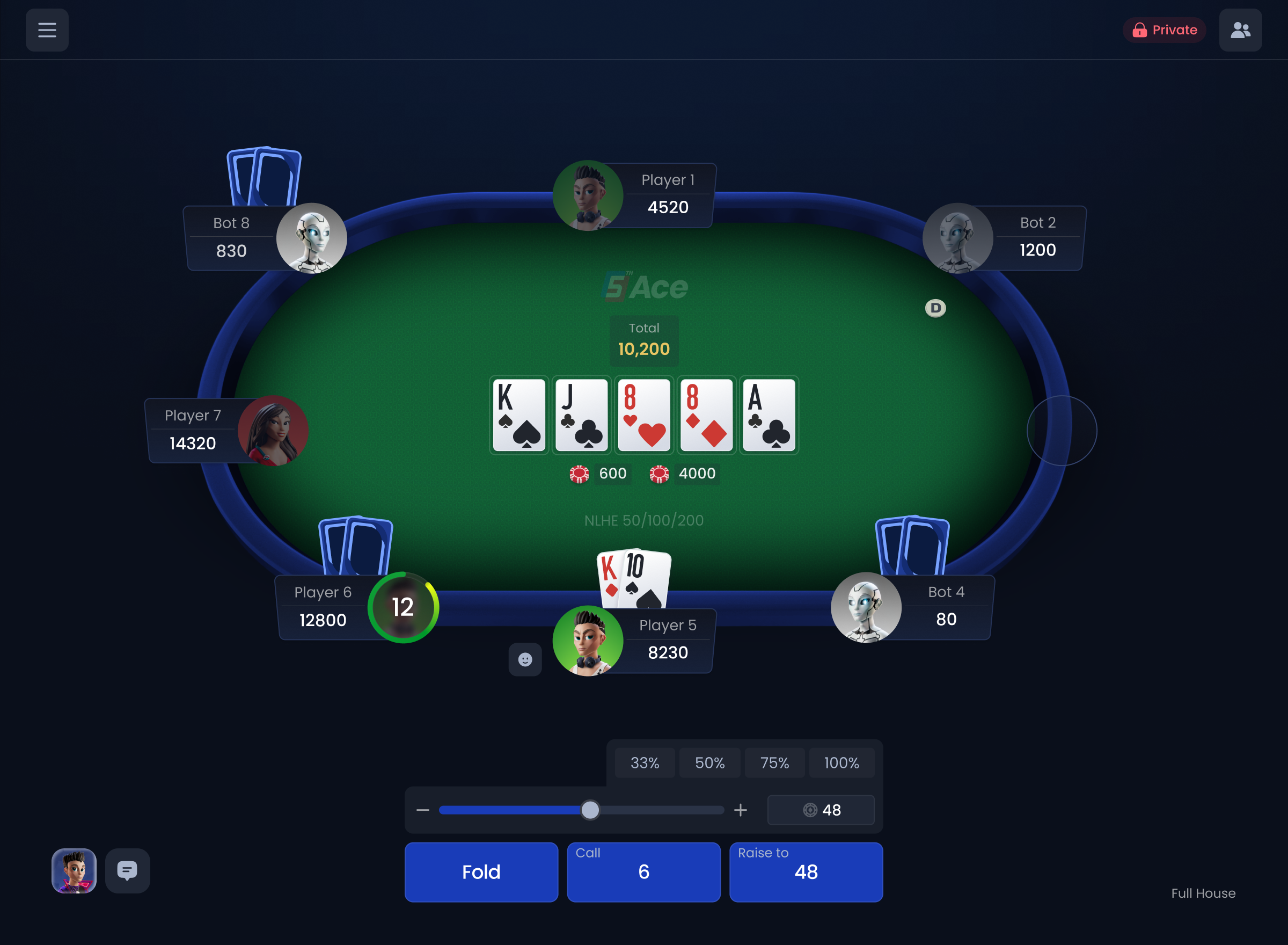Select the 100% pot bet preset
The image size is (1288, 945).
(x=841, y=762)
